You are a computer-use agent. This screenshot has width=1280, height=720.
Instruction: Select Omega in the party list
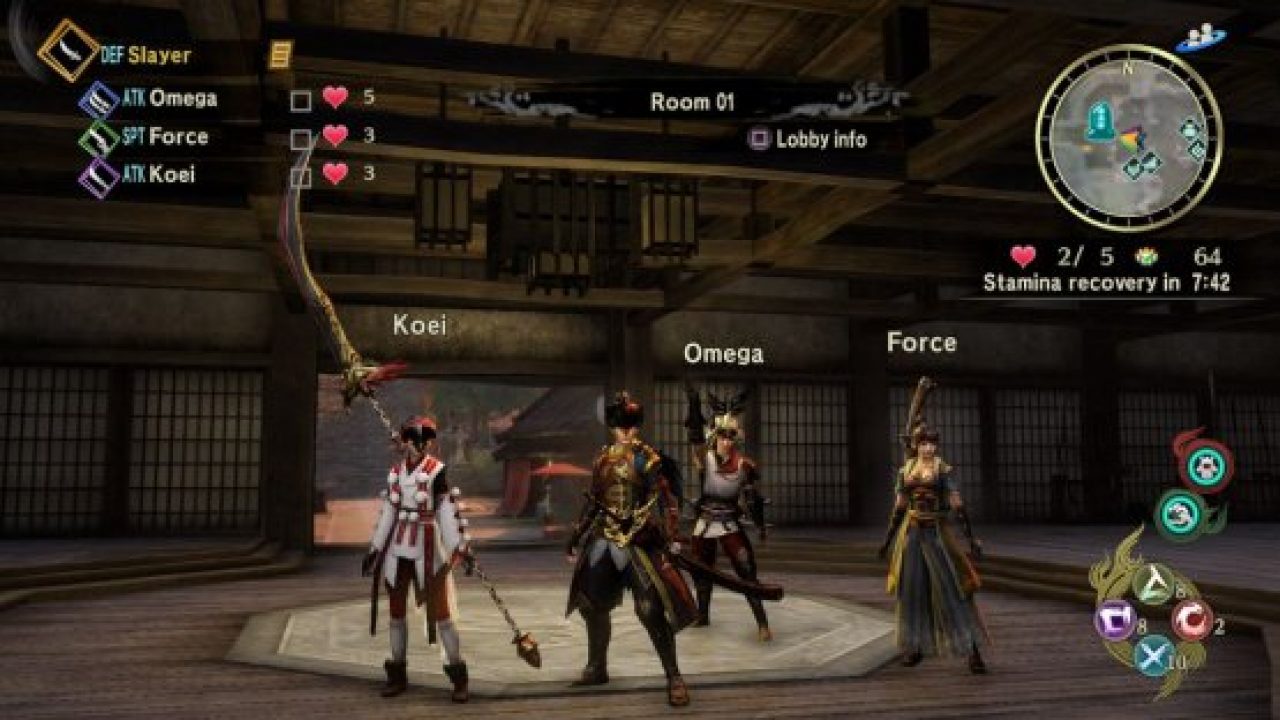182,98
